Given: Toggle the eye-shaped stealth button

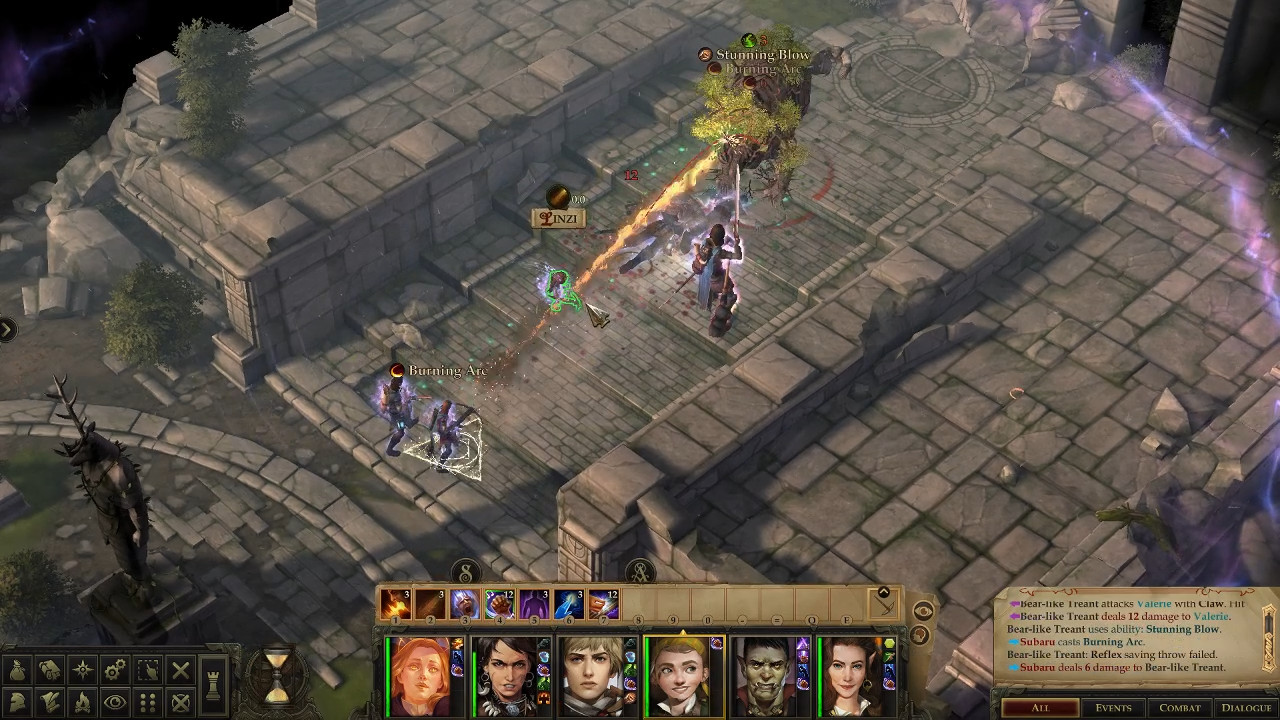Looking at the screenshot, I should click(x=115, y=702).
